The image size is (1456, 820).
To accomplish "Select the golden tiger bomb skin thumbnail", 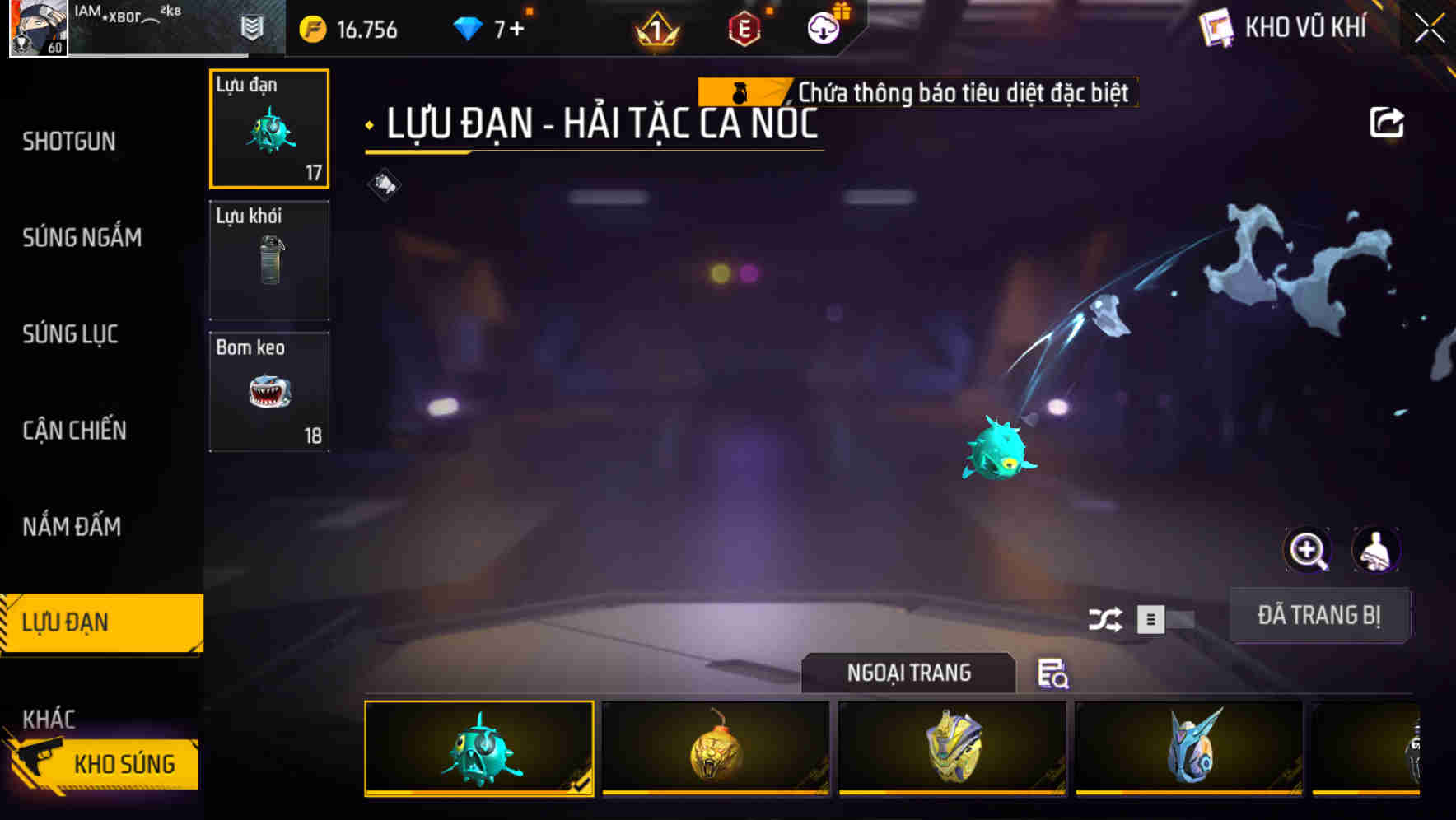I will (713, 749).
